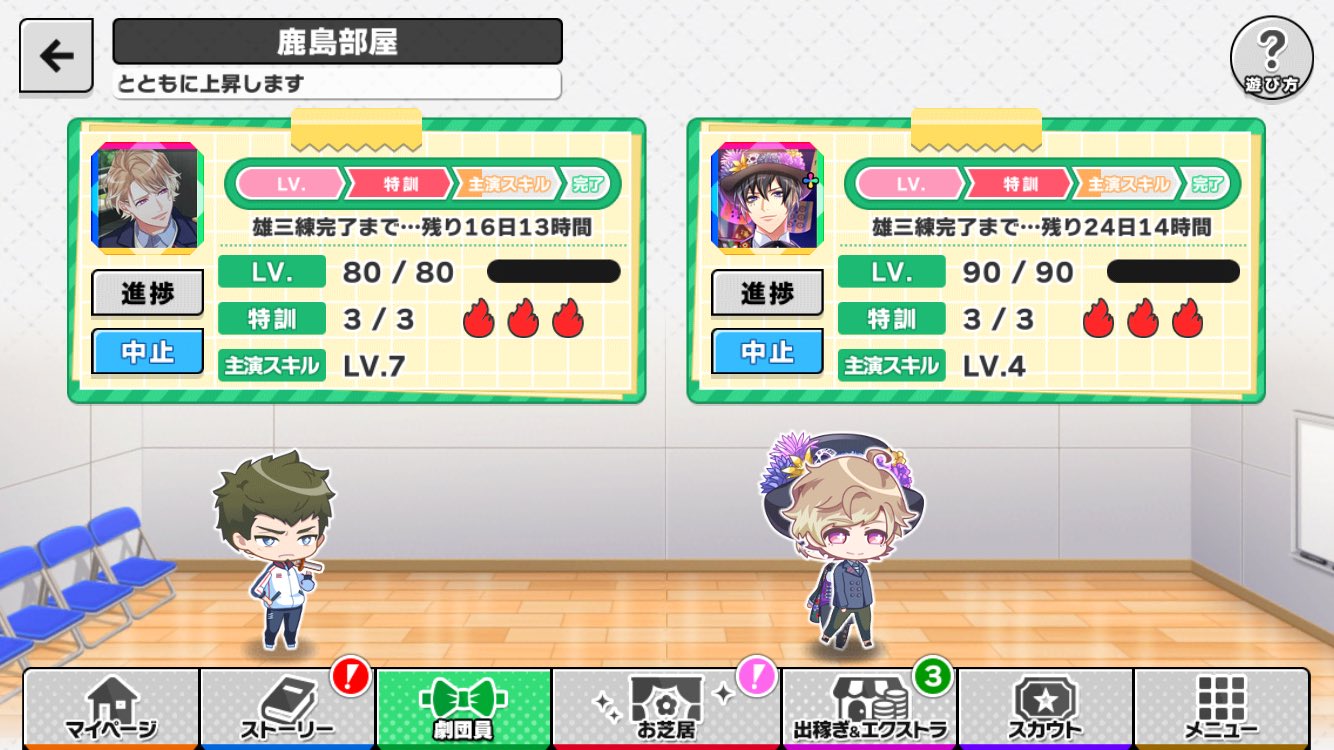View 進捗 of the right card
The height and width of the screenshot is (750, 1334).
click(766, 292)
